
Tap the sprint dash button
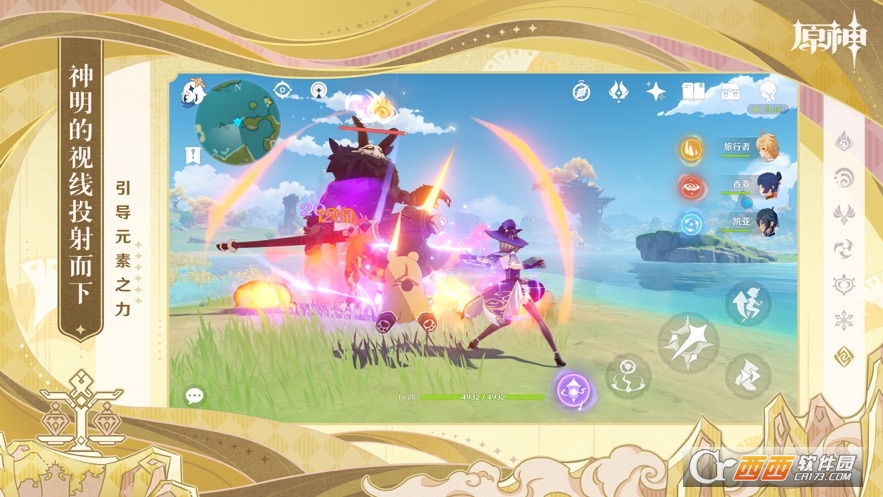coord(747,377)
